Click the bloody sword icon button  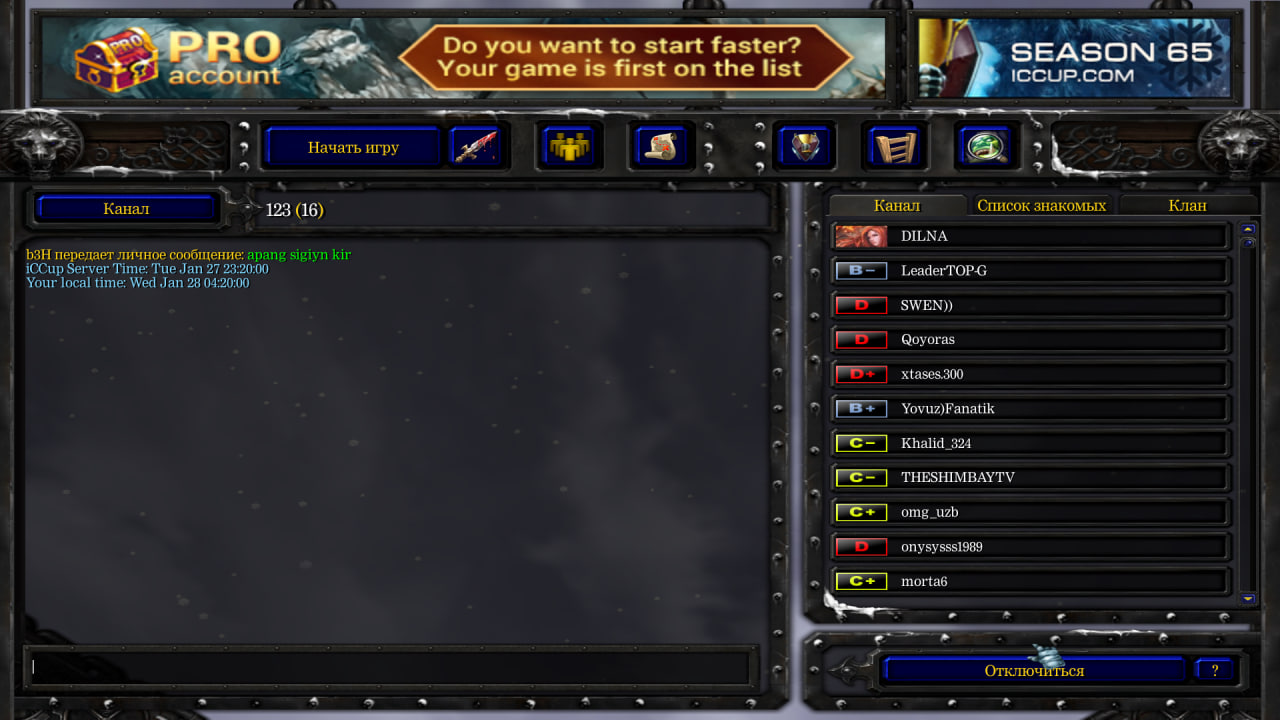[476, 148]
